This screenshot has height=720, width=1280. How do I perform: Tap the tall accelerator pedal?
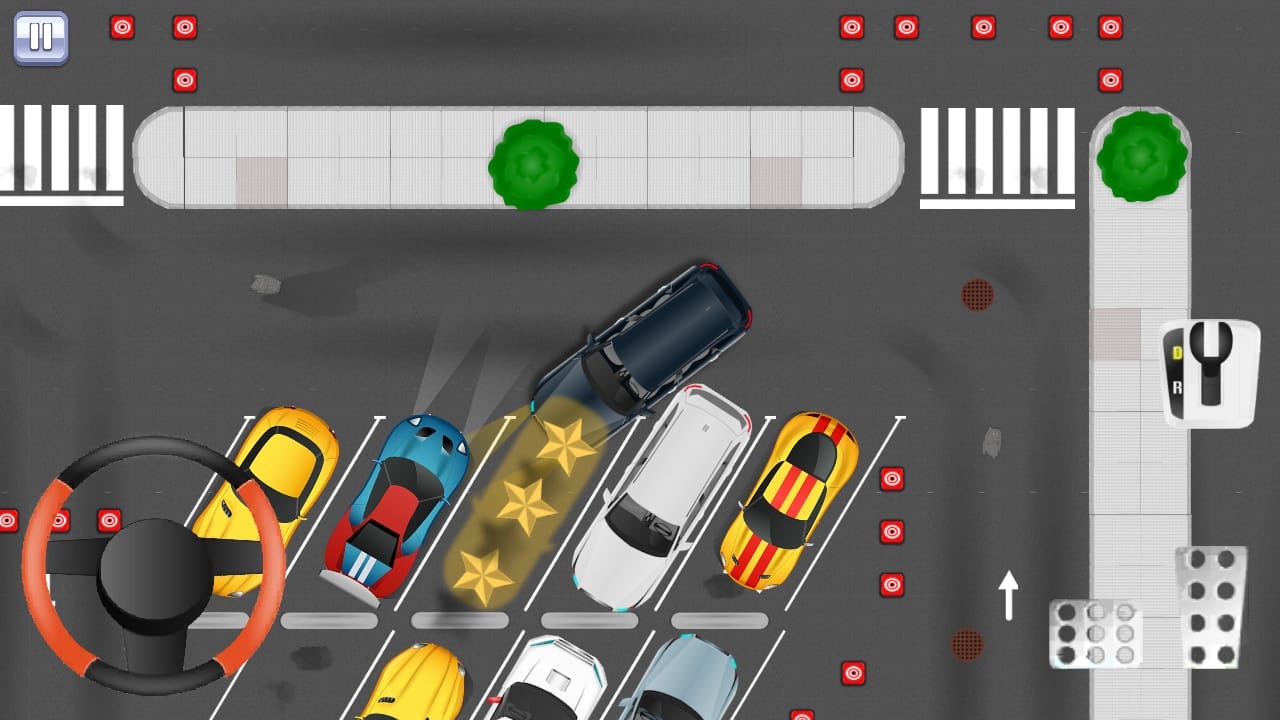tap(1211, 606)
